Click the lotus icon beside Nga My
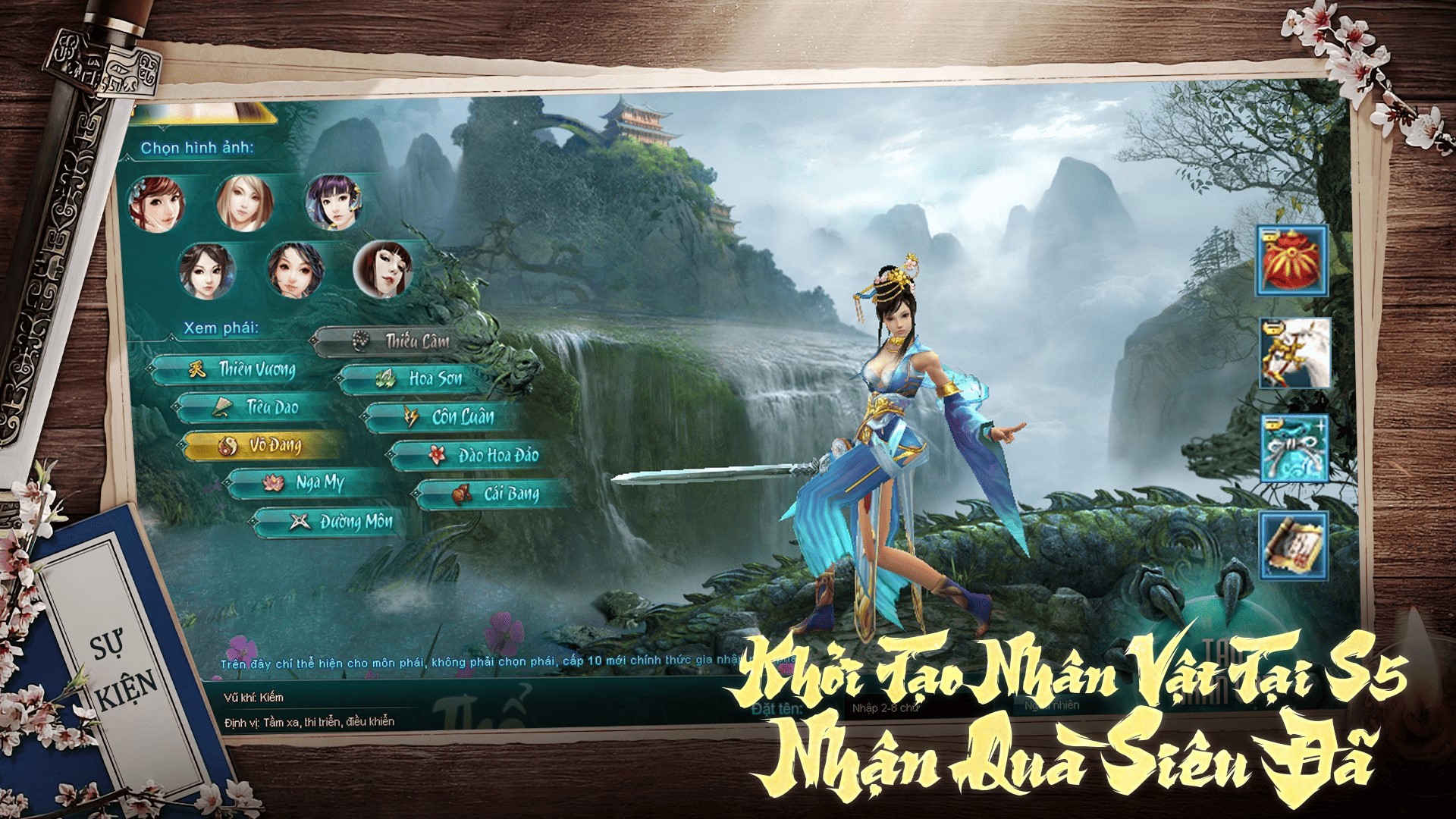 click(275, 483)
